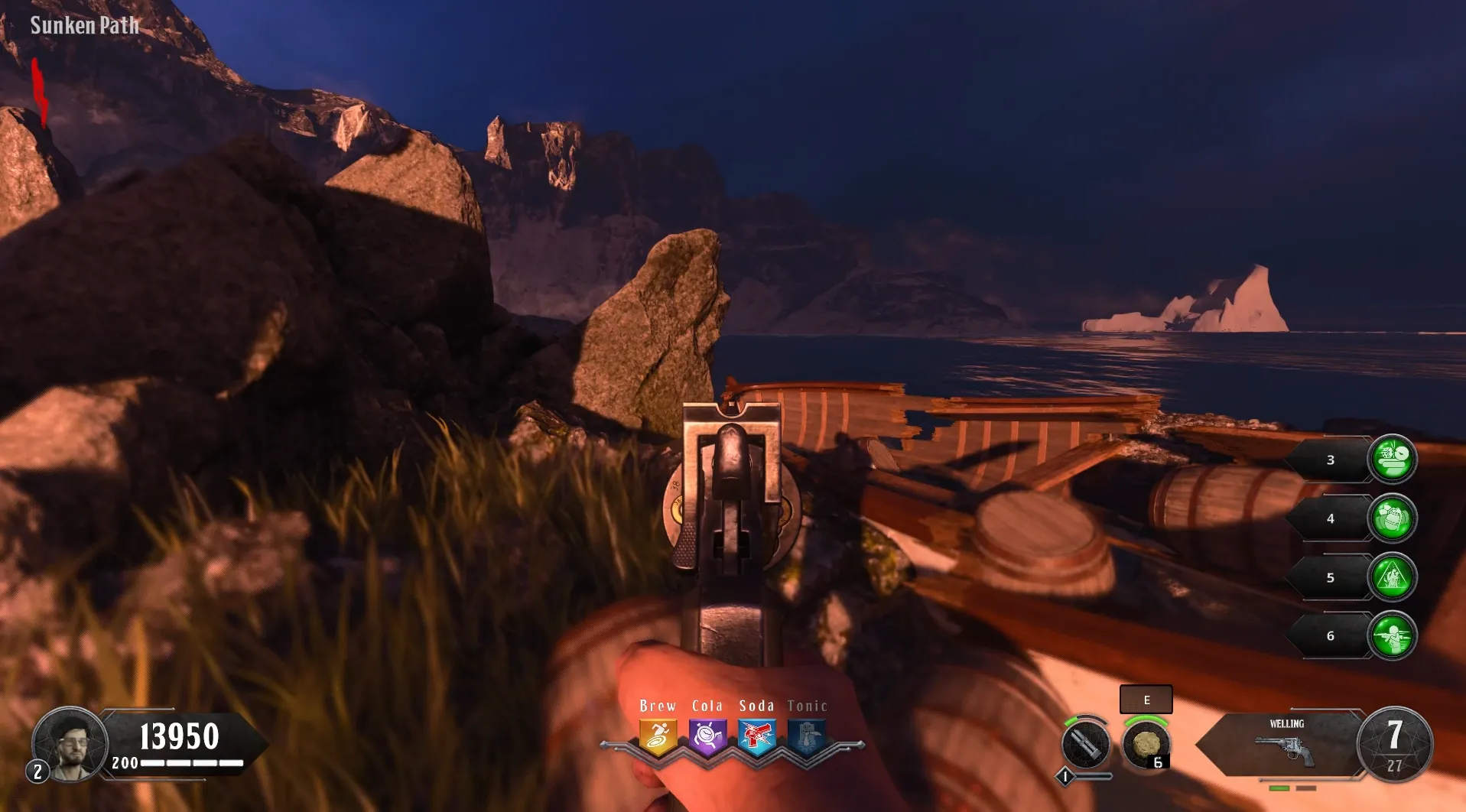Trigger the slot 6 rifleman elixir
The width and height of the screenshot is (1466, 812).
coord(1392,636)
